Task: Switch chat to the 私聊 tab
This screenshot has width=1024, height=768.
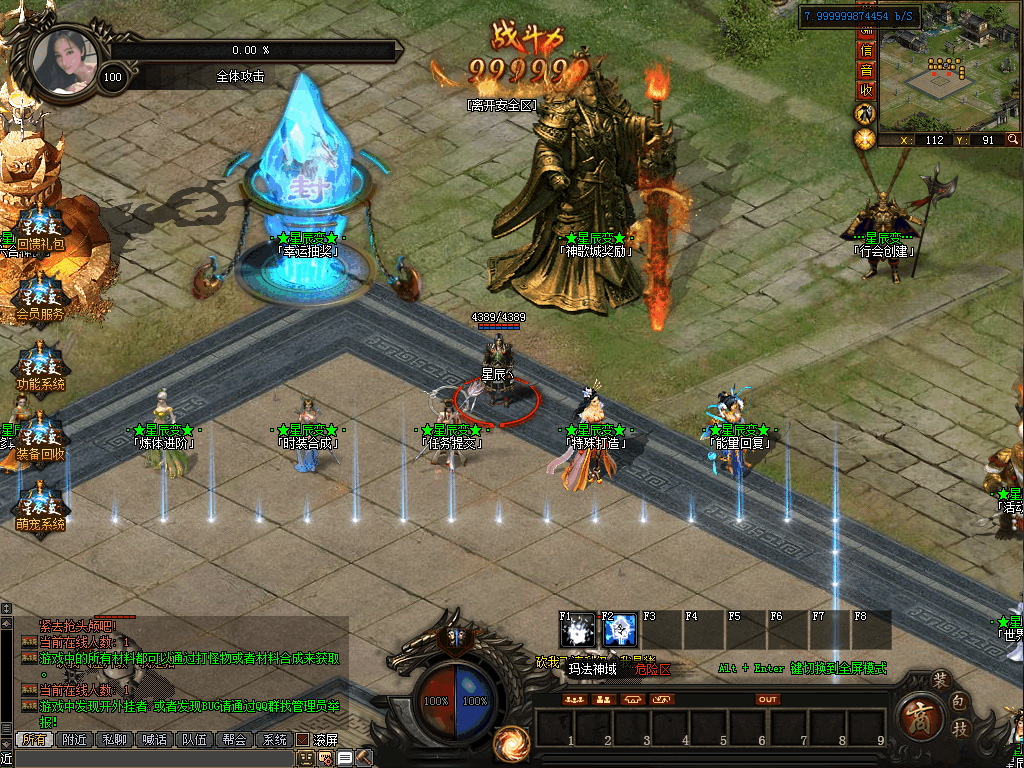Action: pyautogui.click(x=115, y=740)
